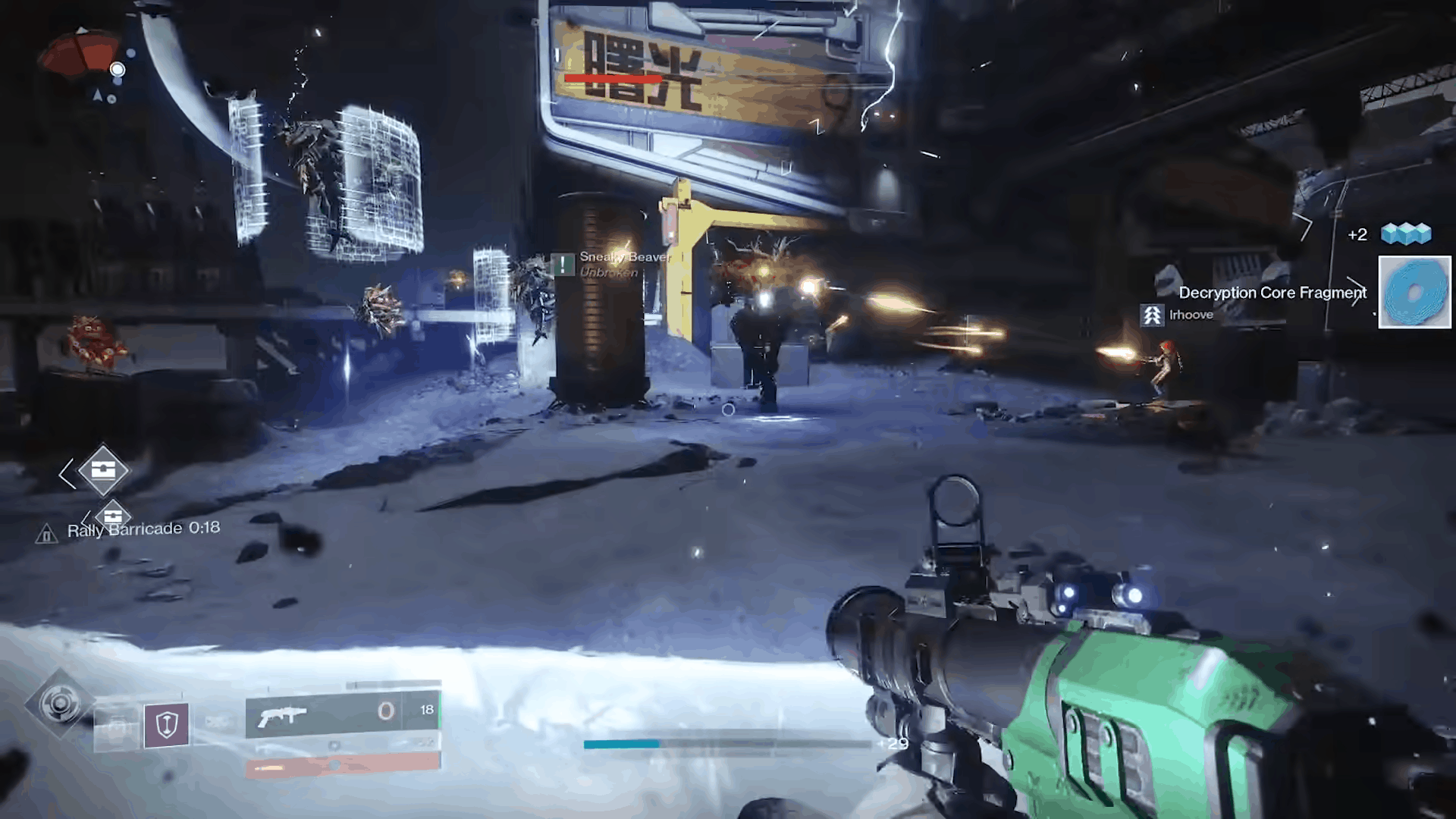
Task: Click the circular super ability icon
Action: 59,703
